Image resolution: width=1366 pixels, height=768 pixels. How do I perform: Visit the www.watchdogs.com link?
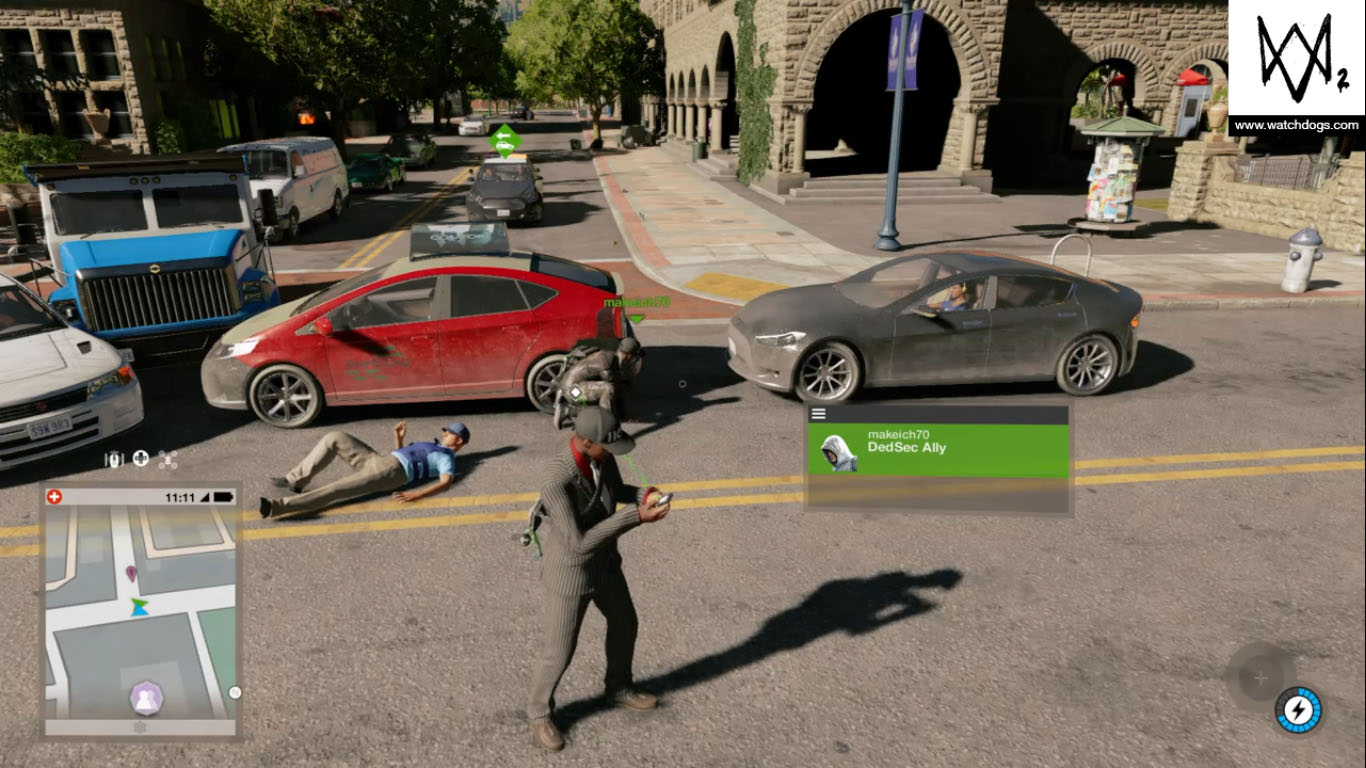(x=1296, y=125)
